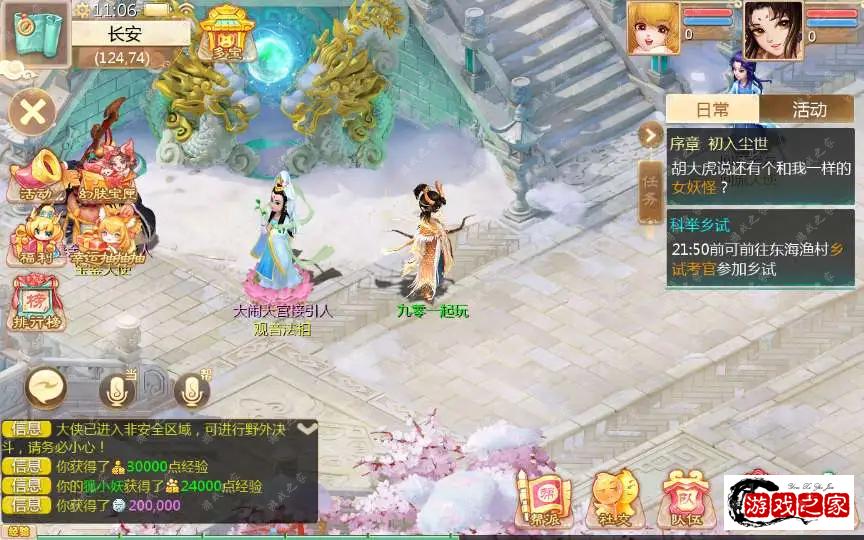Image resolution: width=864 pixels, height=540 pixels.
Task: Open the 福利 welfare icon
Action: pos(35,240)
